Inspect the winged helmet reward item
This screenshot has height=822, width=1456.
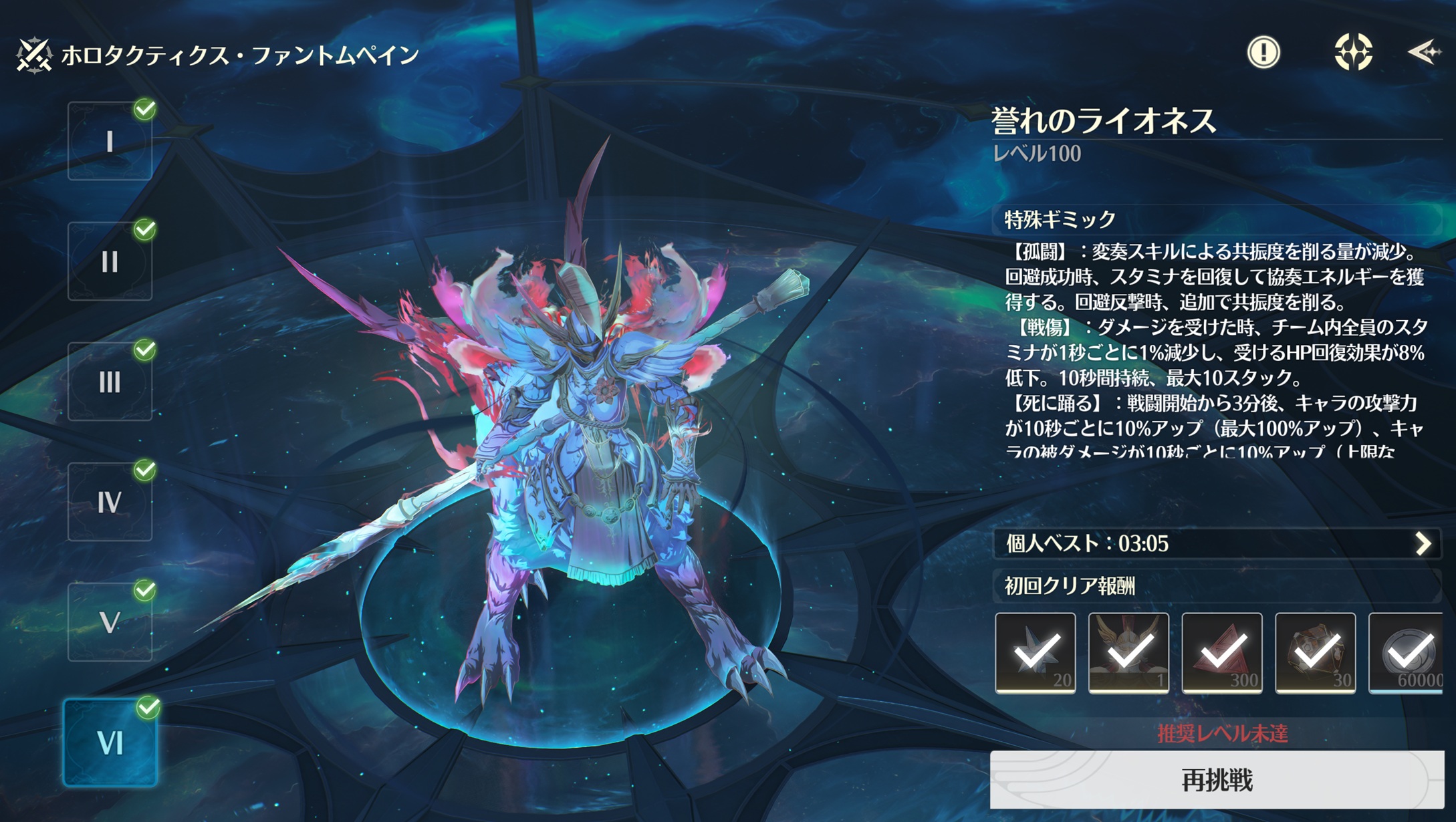coord(1128,653)
